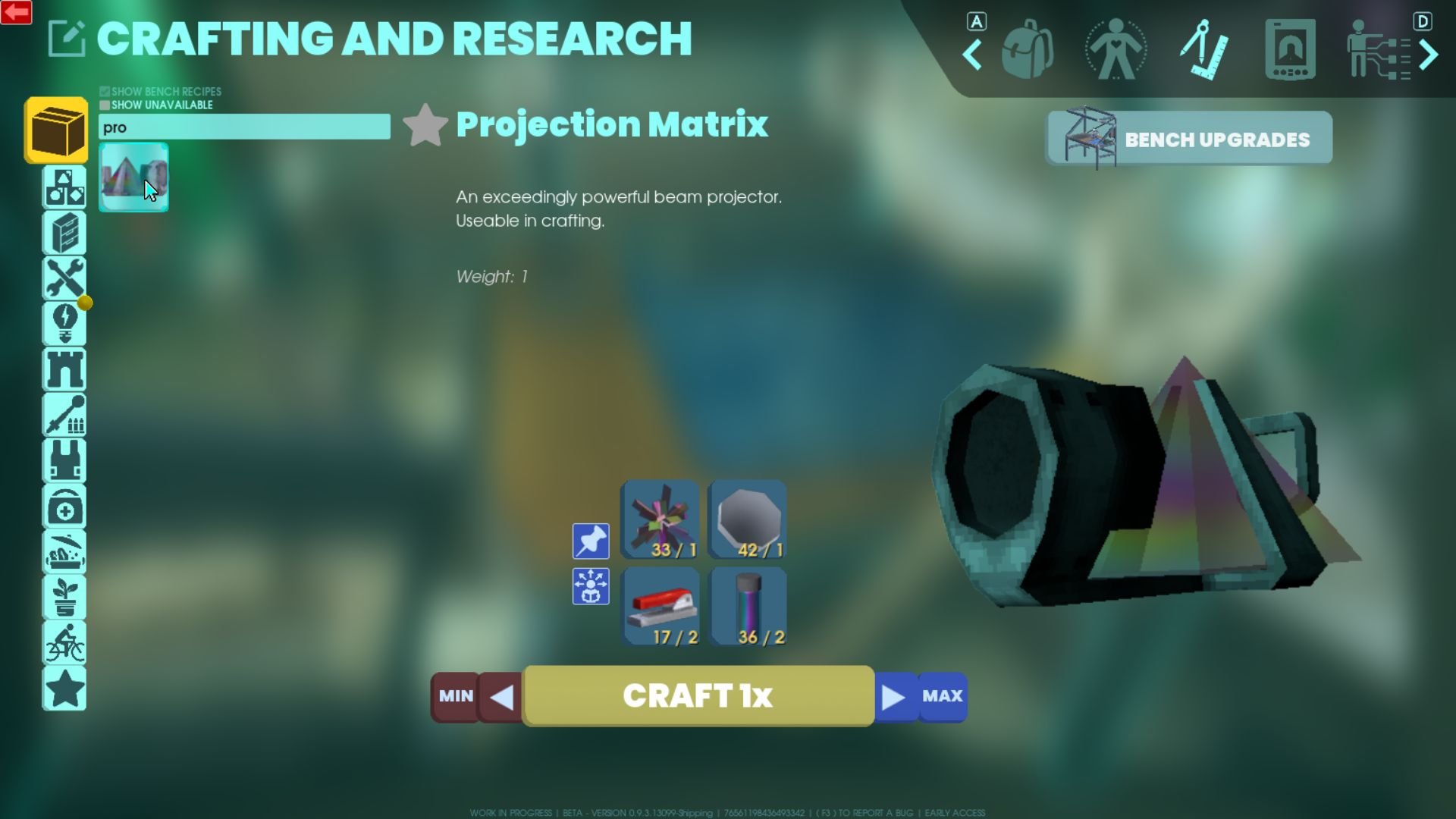
Task: Pin the recipe with pushpin button
Action: 591,541
